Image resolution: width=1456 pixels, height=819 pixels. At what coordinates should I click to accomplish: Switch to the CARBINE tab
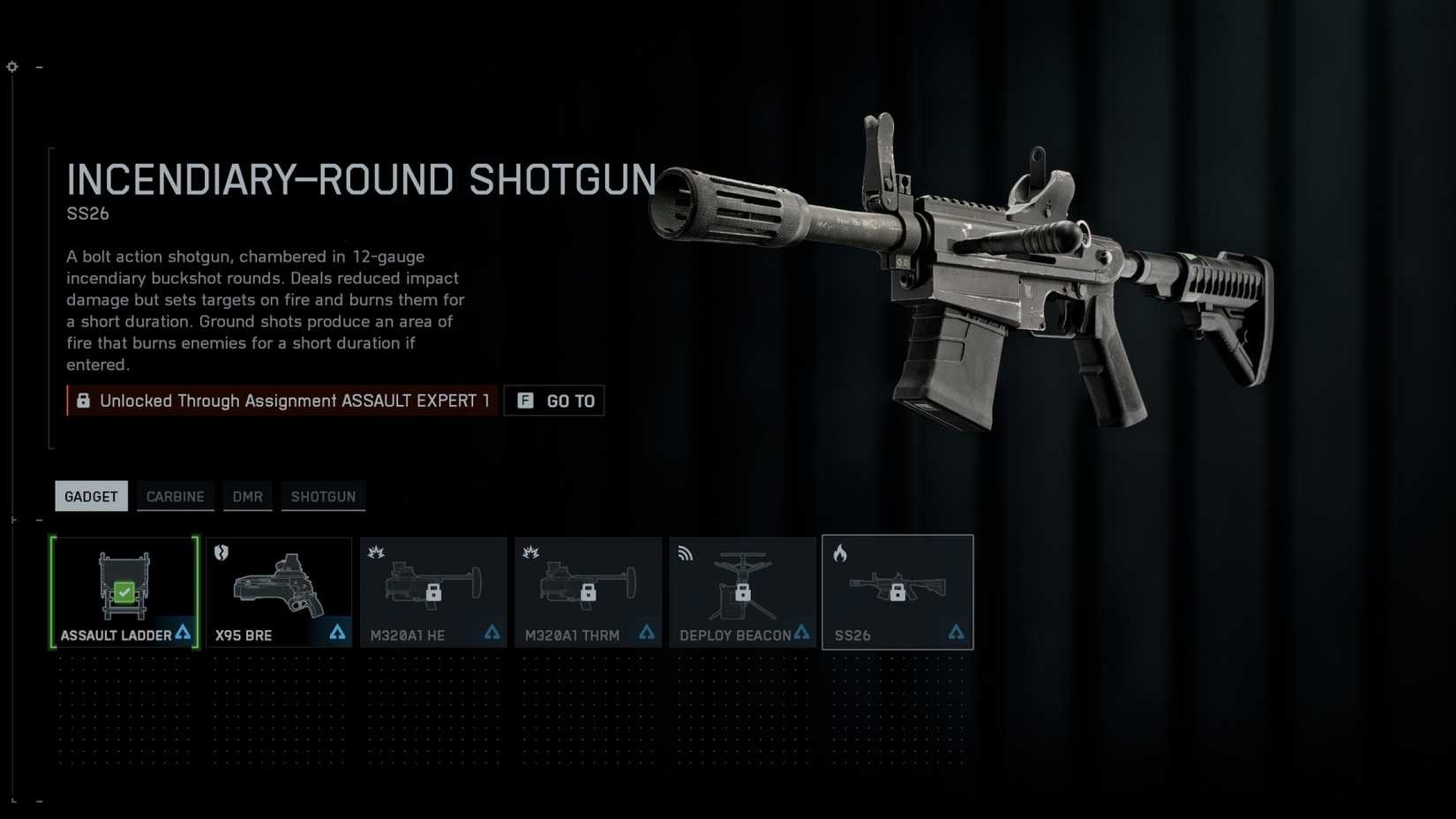(x=175, y=496)
